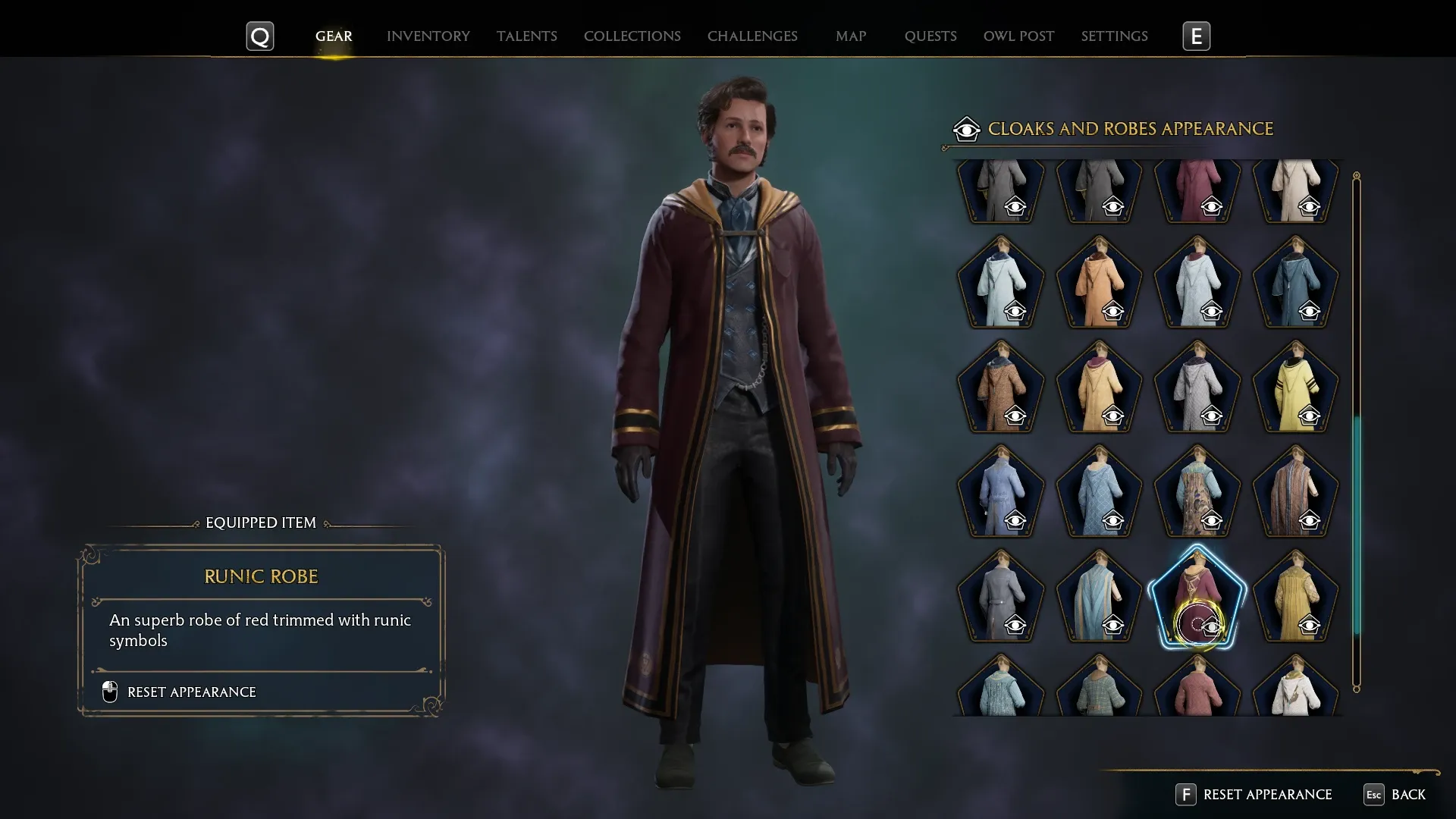The image size is (1456, 819).
Task: Select the teal blue hooded robe
Action: tap(1295, 282)
